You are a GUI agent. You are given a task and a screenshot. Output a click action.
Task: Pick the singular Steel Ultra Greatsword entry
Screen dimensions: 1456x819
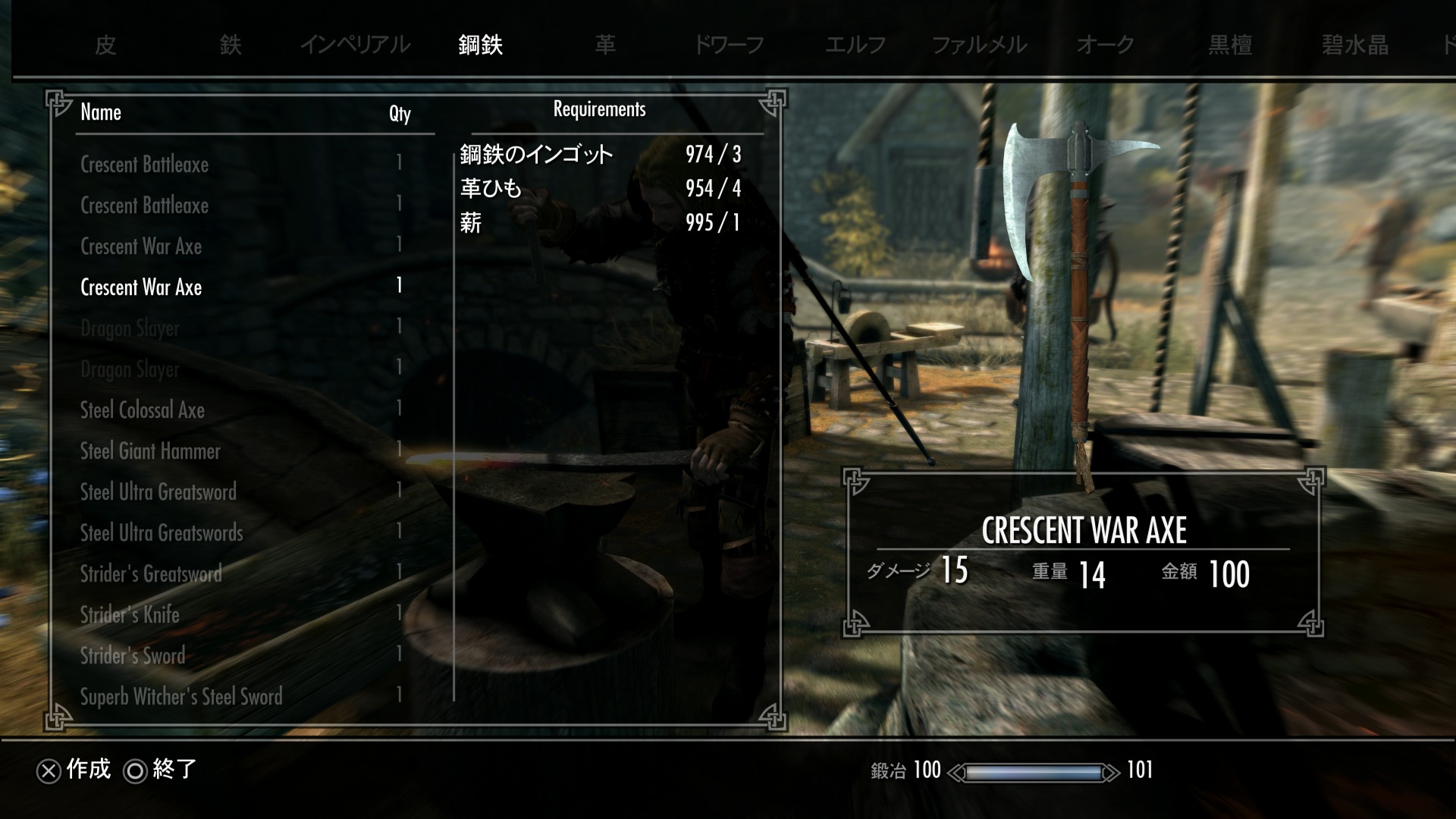[x=158, y=492]
